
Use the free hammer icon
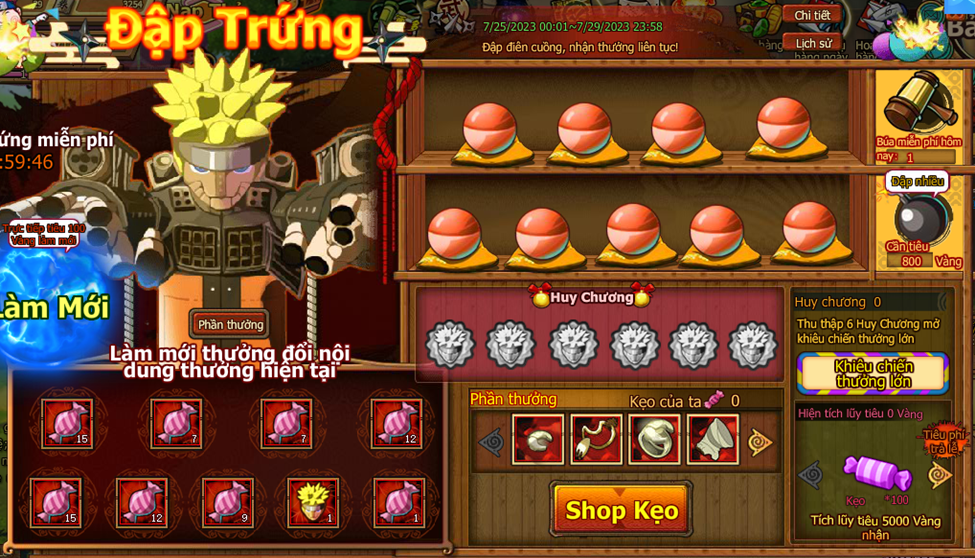point(916,108)
